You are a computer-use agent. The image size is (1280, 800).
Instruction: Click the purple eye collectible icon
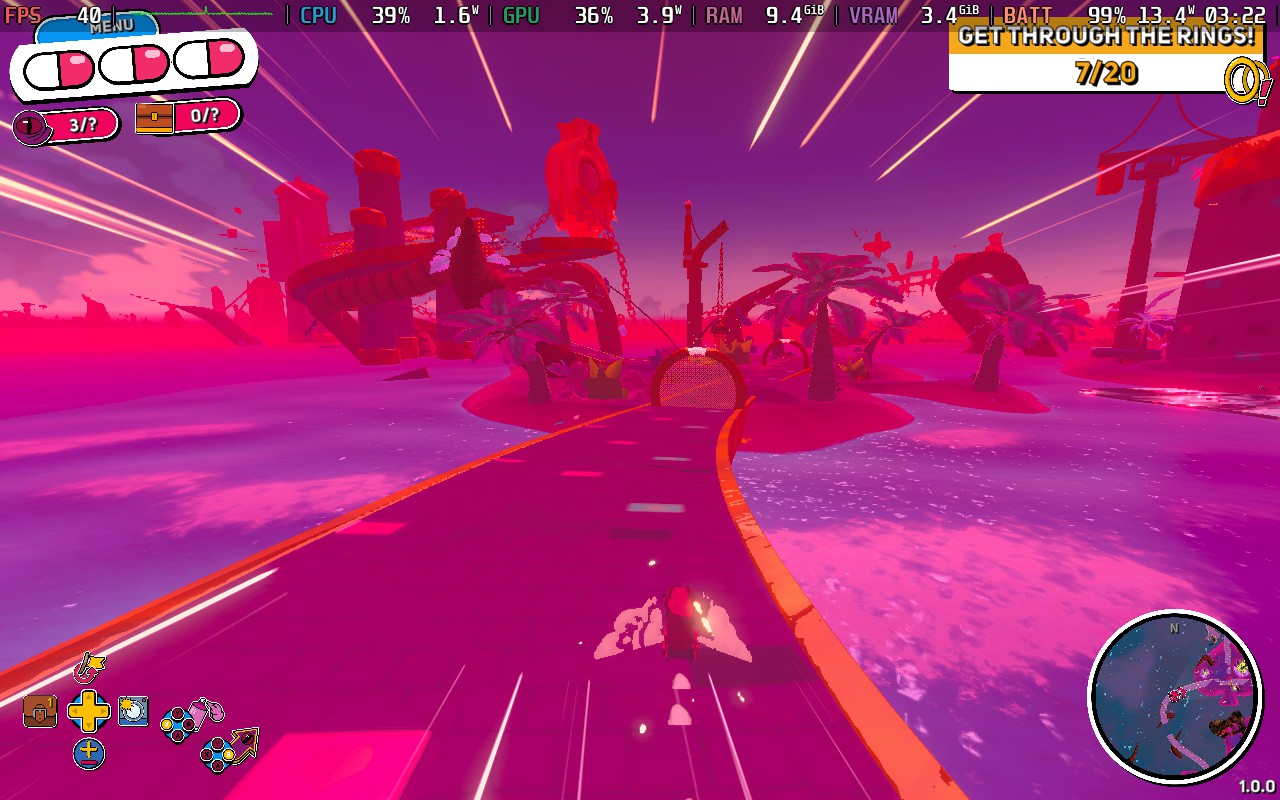coord(32,126)
